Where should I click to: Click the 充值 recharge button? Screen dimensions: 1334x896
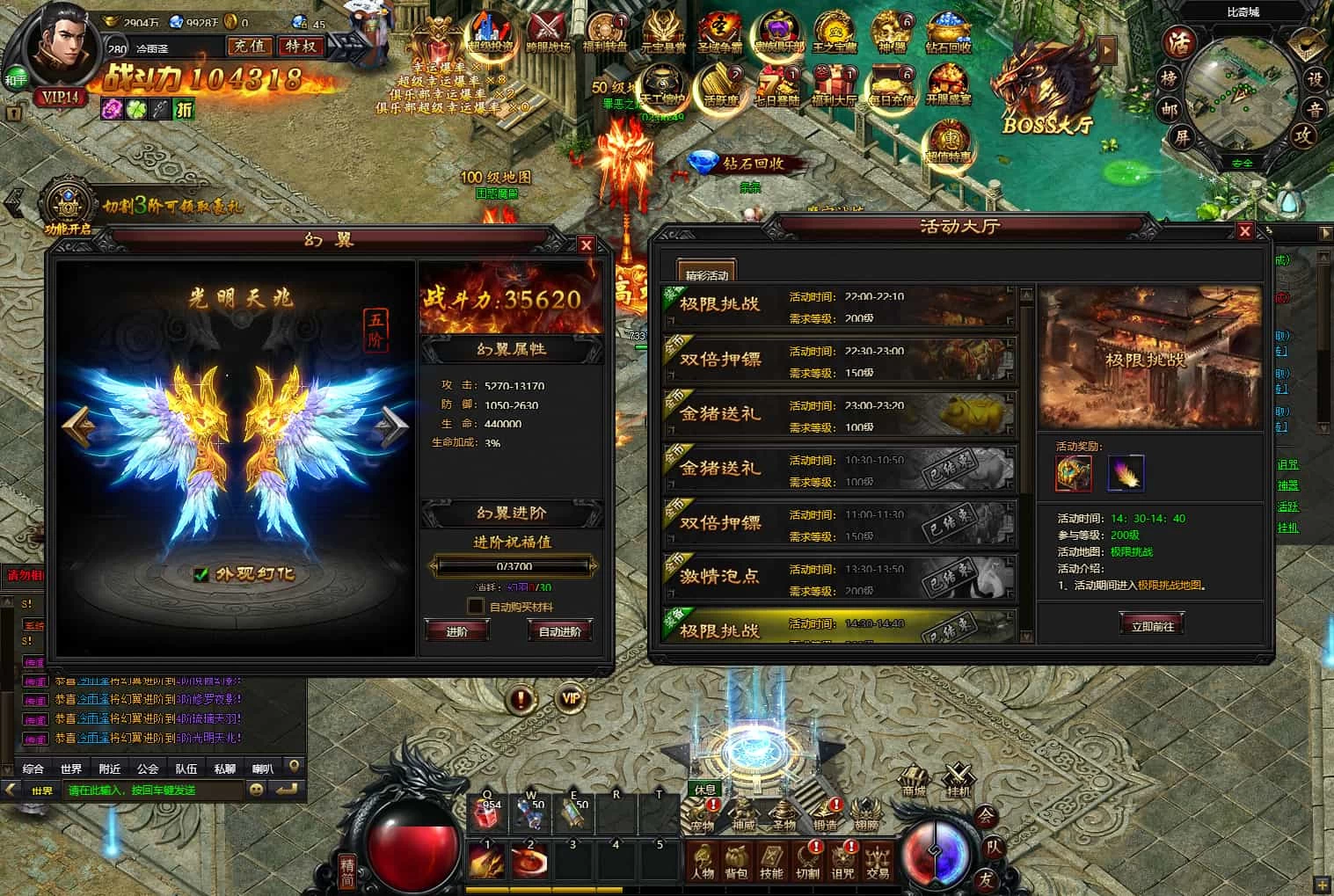click(249, 46)
